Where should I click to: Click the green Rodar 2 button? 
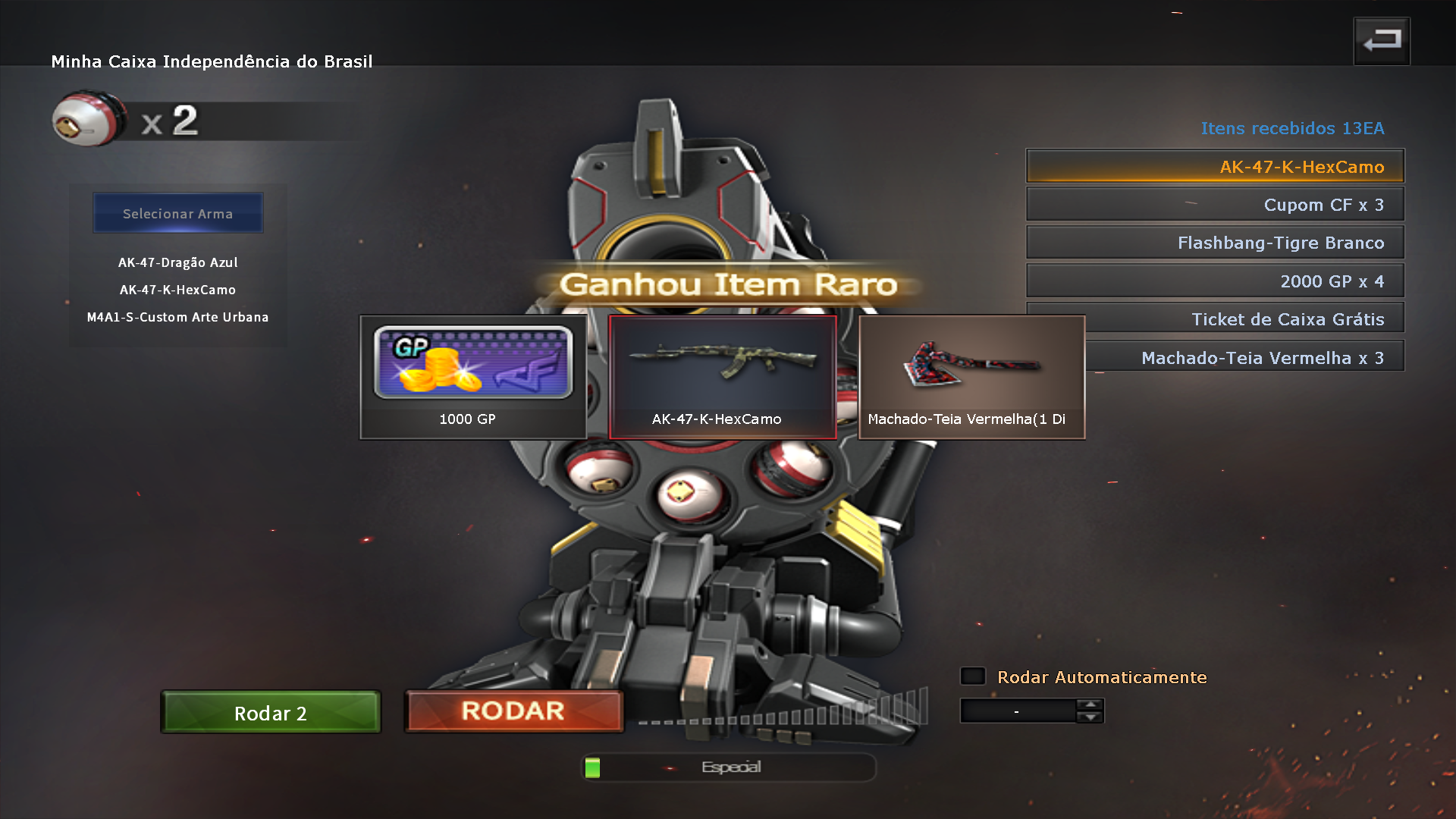[x=271, y=713]
